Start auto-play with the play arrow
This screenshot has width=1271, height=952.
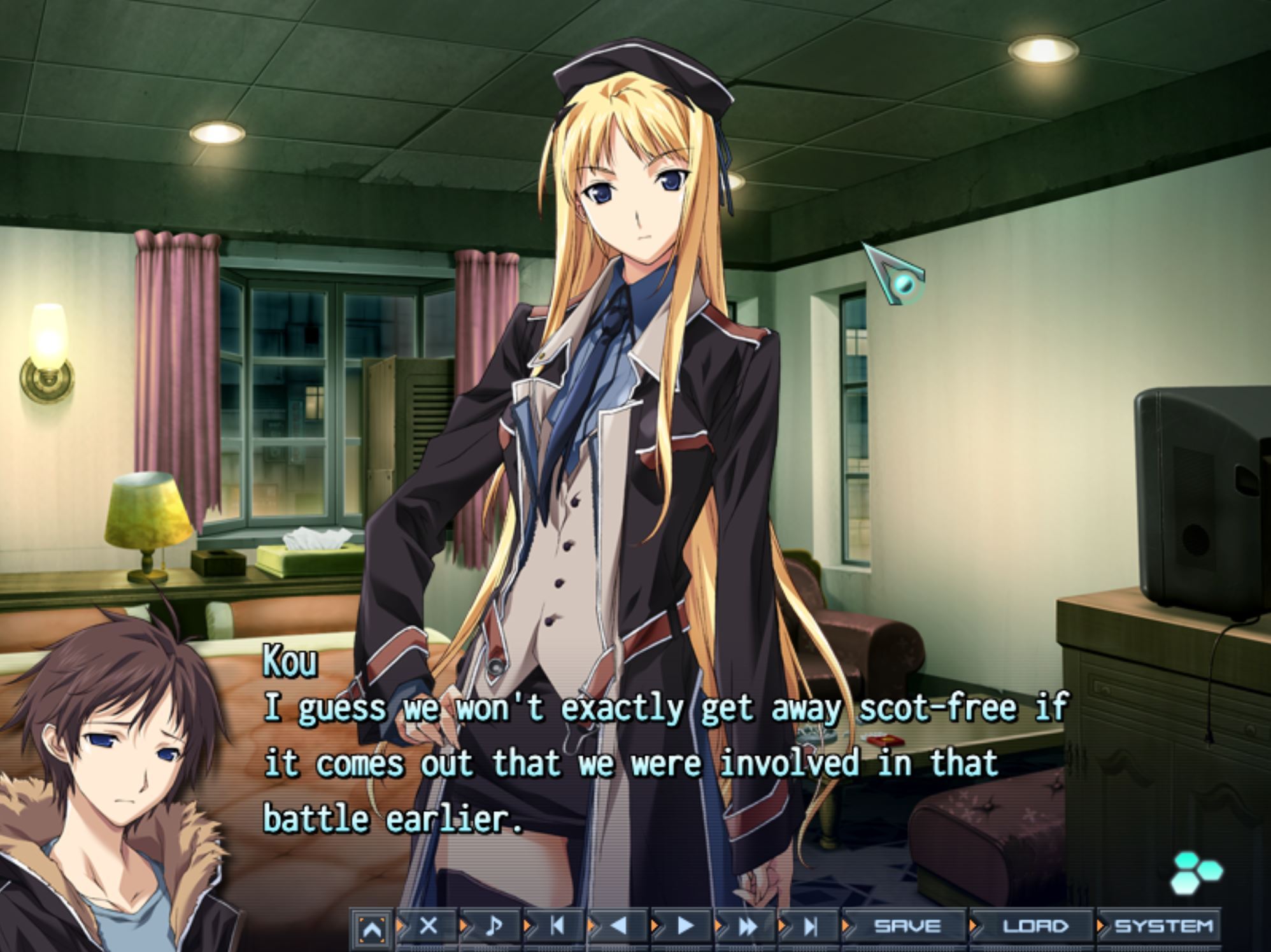coord(685,927)
